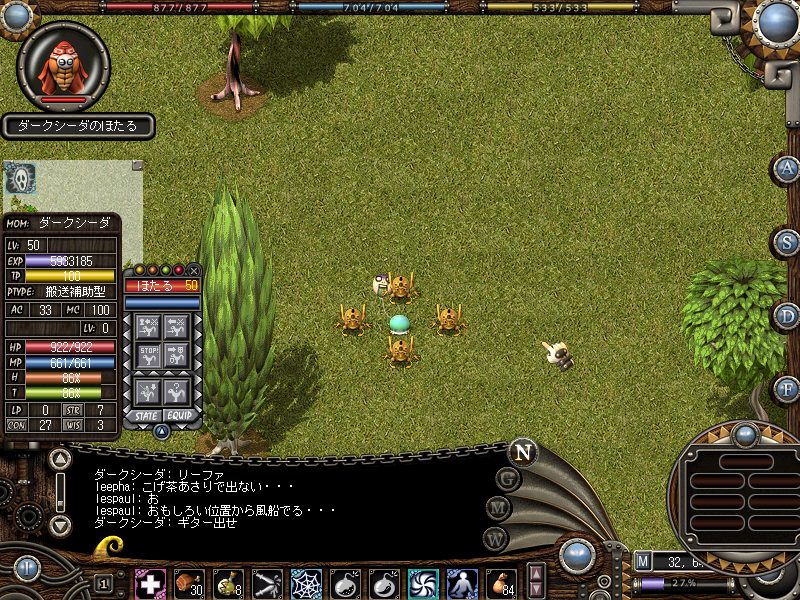Open the pet EQUIP panel
Viewport: 800px width, 600px height.
tap(178, 414)
